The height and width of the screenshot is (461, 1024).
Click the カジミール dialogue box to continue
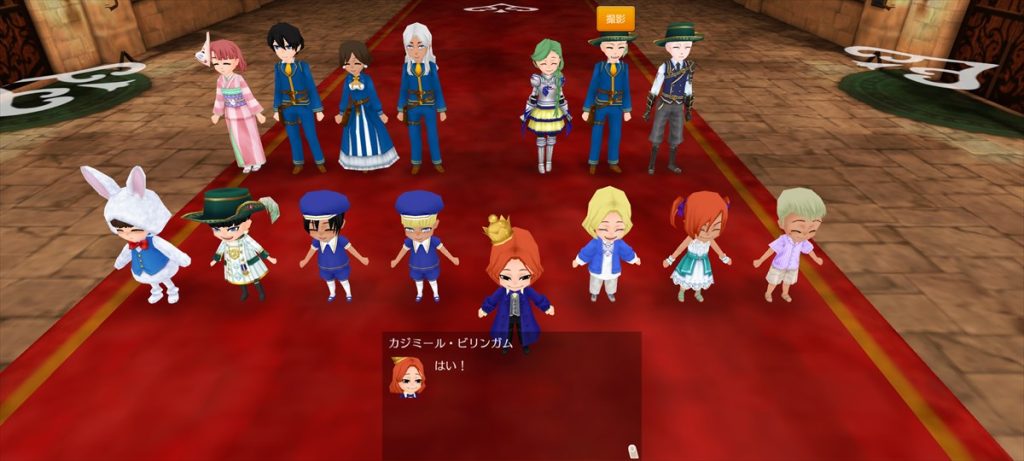pos(511,395)
